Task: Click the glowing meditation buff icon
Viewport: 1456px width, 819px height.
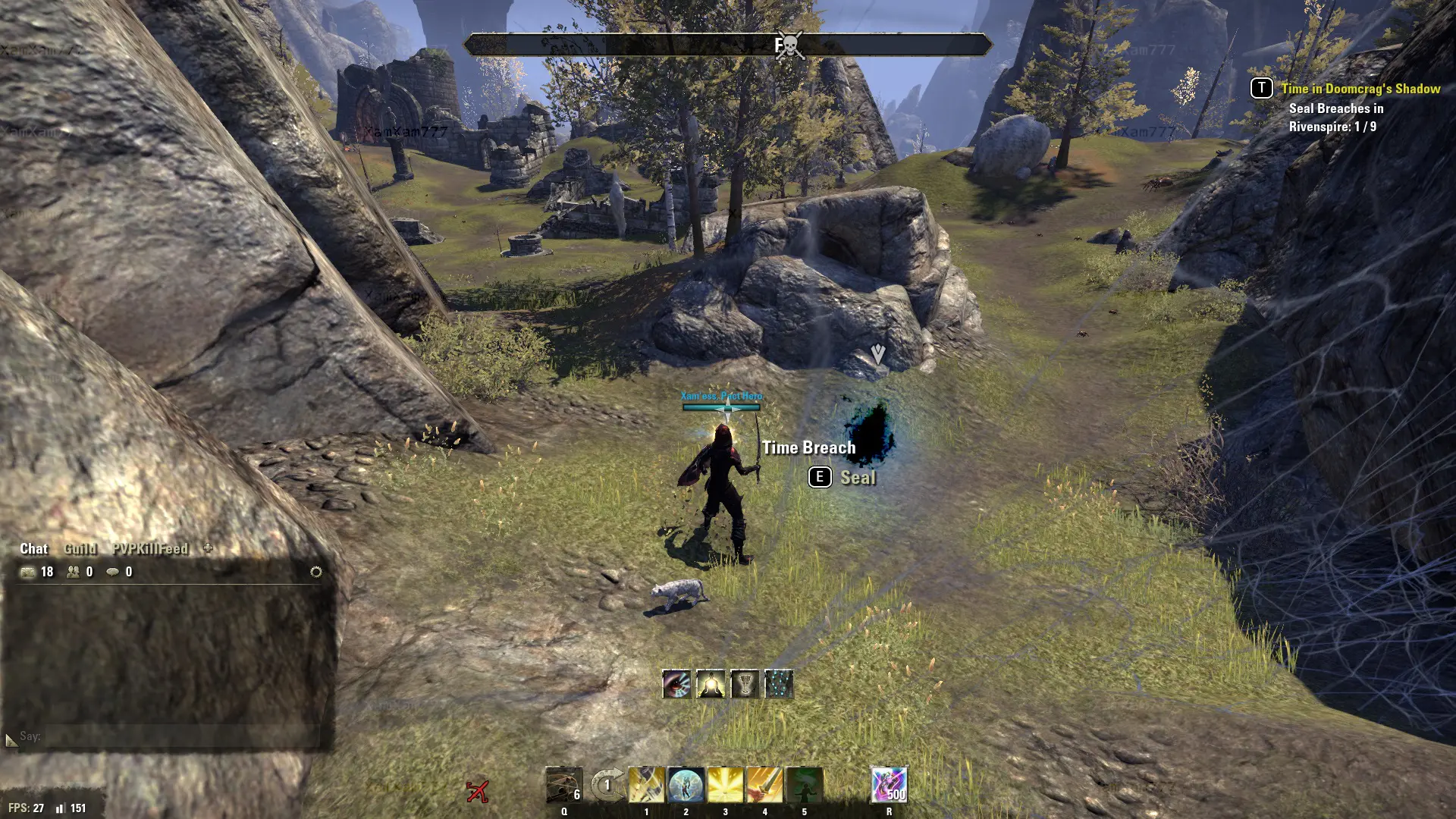Action: tap(711, 684)
